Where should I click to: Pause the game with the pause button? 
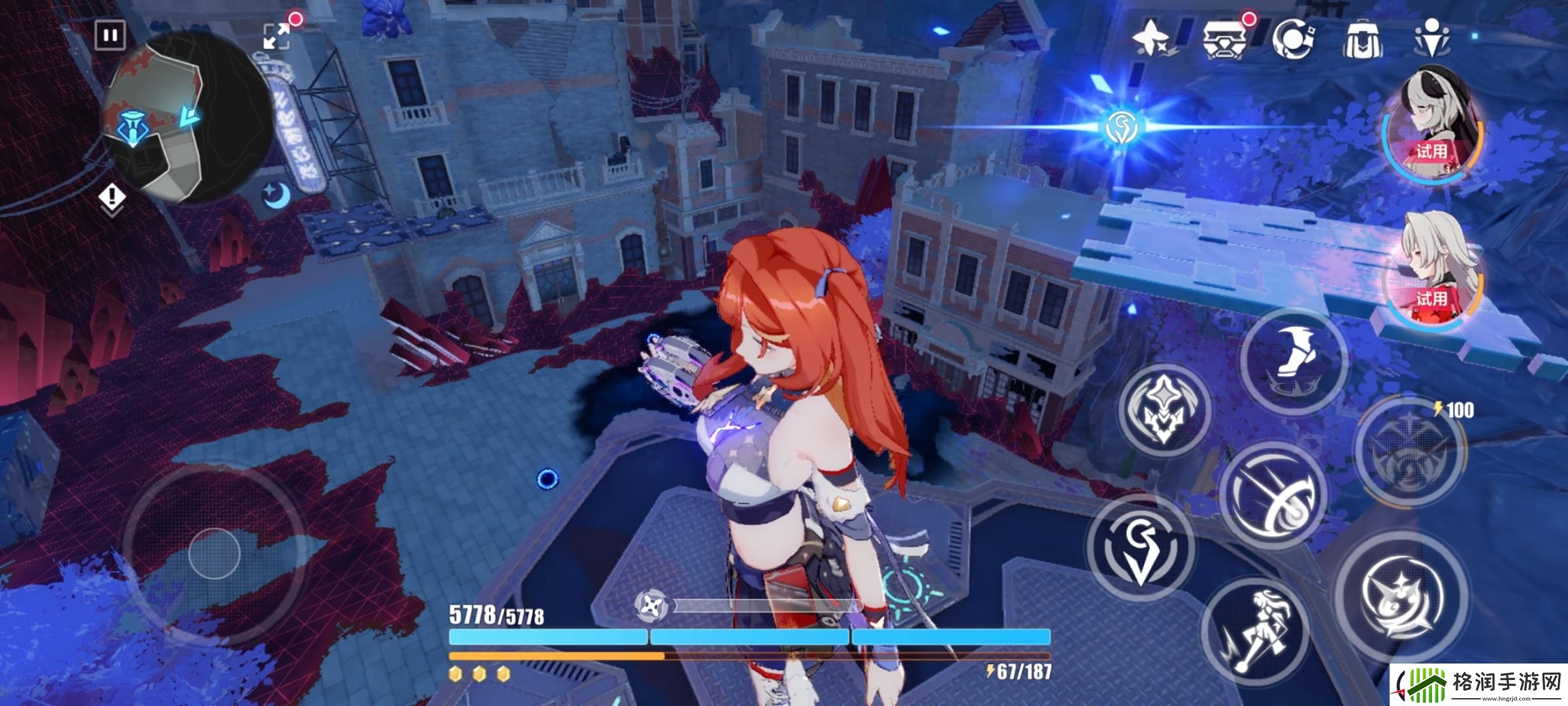(110, 35)
